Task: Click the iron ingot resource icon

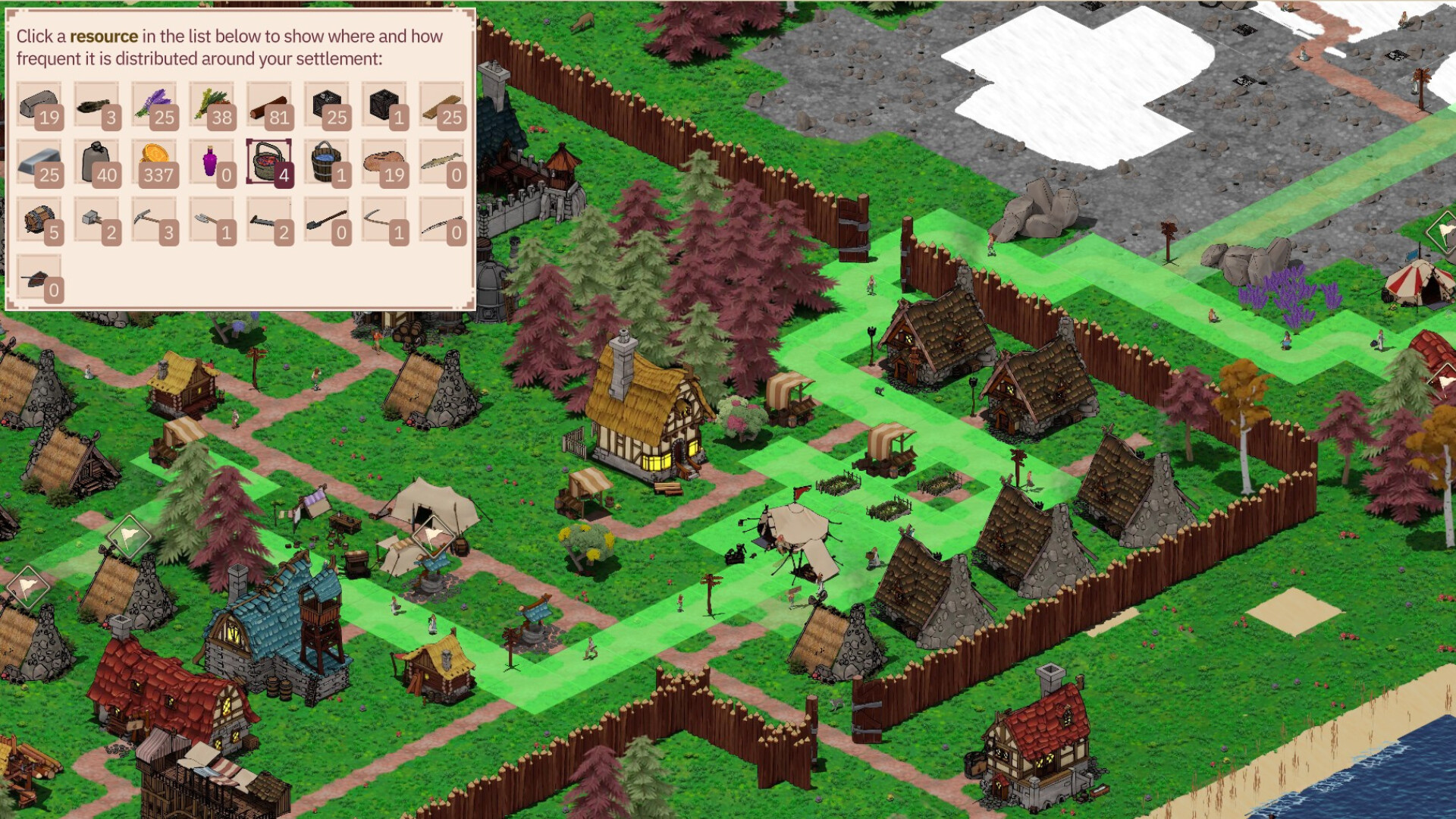Action: 42,163
